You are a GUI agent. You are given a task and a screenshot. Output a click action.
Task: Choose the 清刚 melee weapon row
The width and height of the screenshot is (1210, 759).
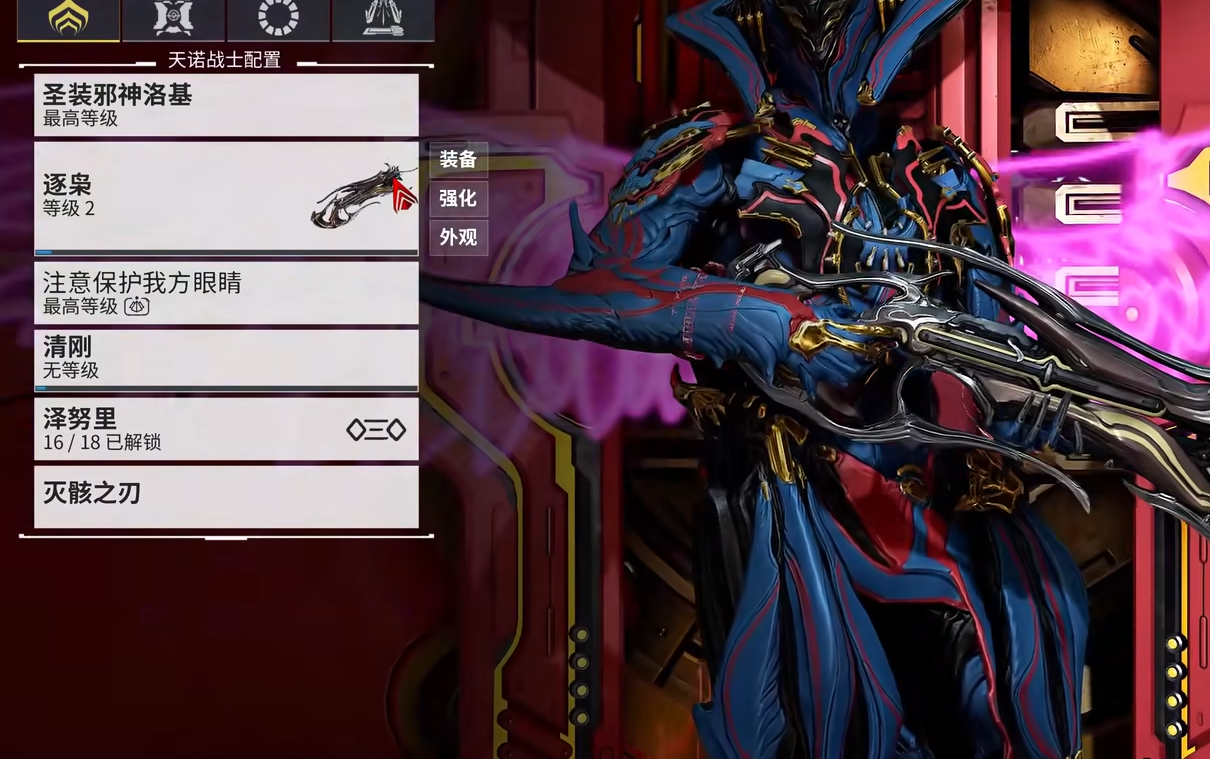pyautogui.click(x=226, y=358)
